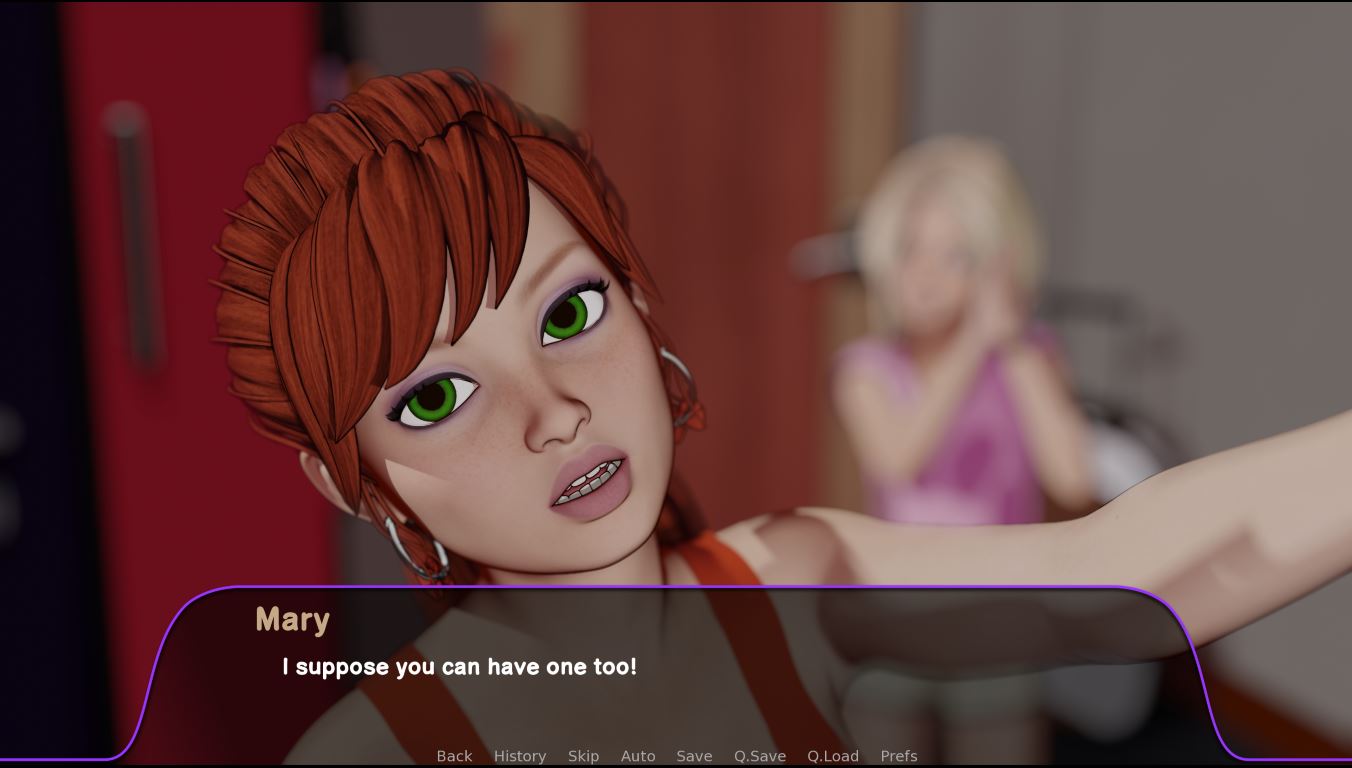This screenshot has height=768, width=1352.
Task: Click the Mary speaker name label
Action: pyautogui.click(x=293, y=620)
